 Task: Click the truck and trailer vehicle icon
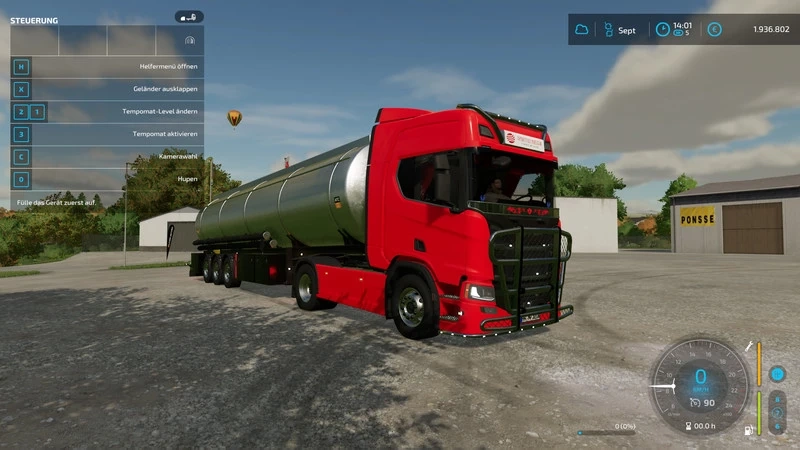tap(188, 17)
